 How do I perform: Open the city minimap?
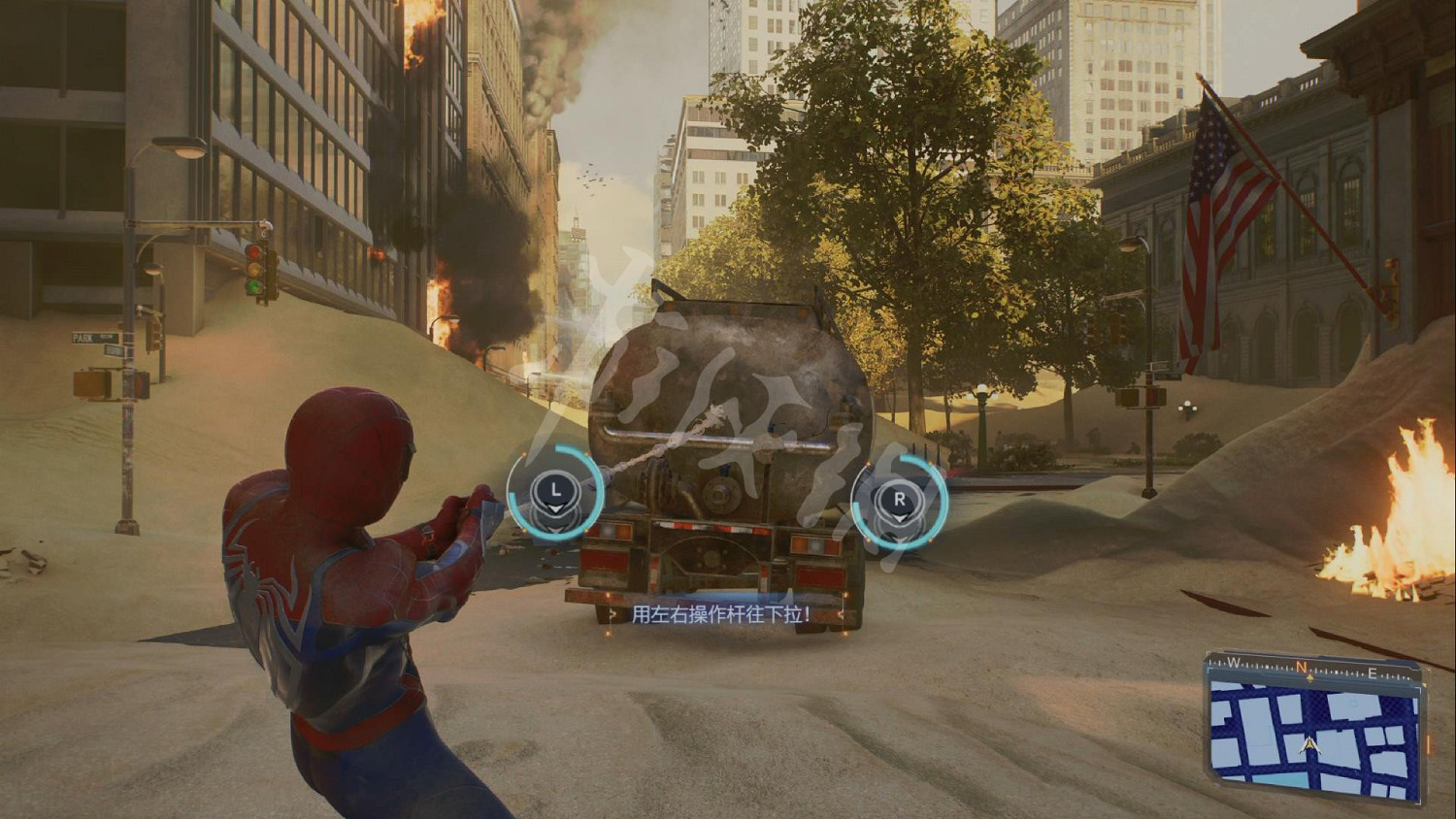point(1314,727)
